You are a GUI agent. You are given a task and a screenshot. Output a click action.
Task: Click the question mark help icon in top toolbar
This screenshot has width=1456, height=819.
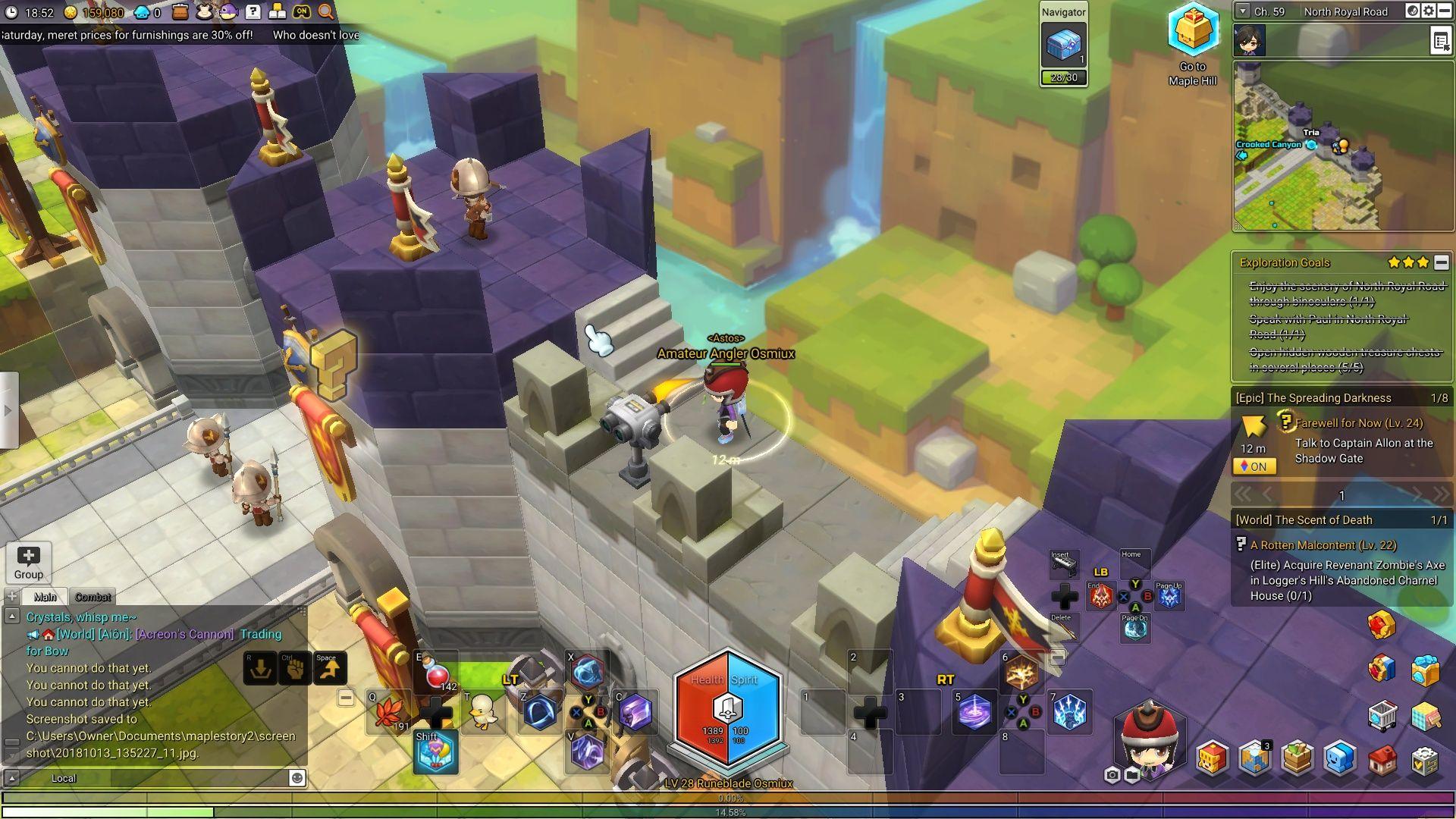pyautogui.click(x=252, y=11)
